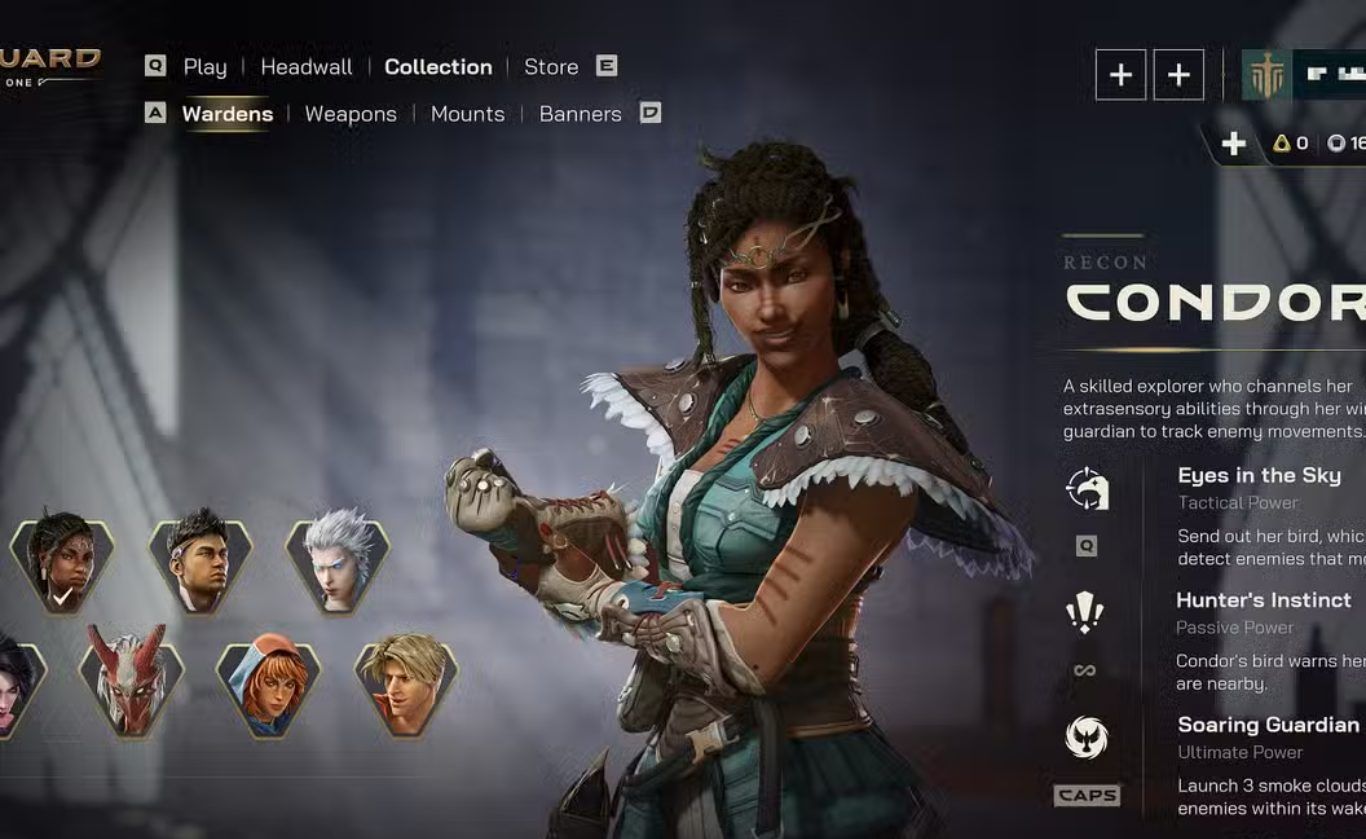
Task: Select Condor's portrait with braided hair
Action: coord(62,564)
